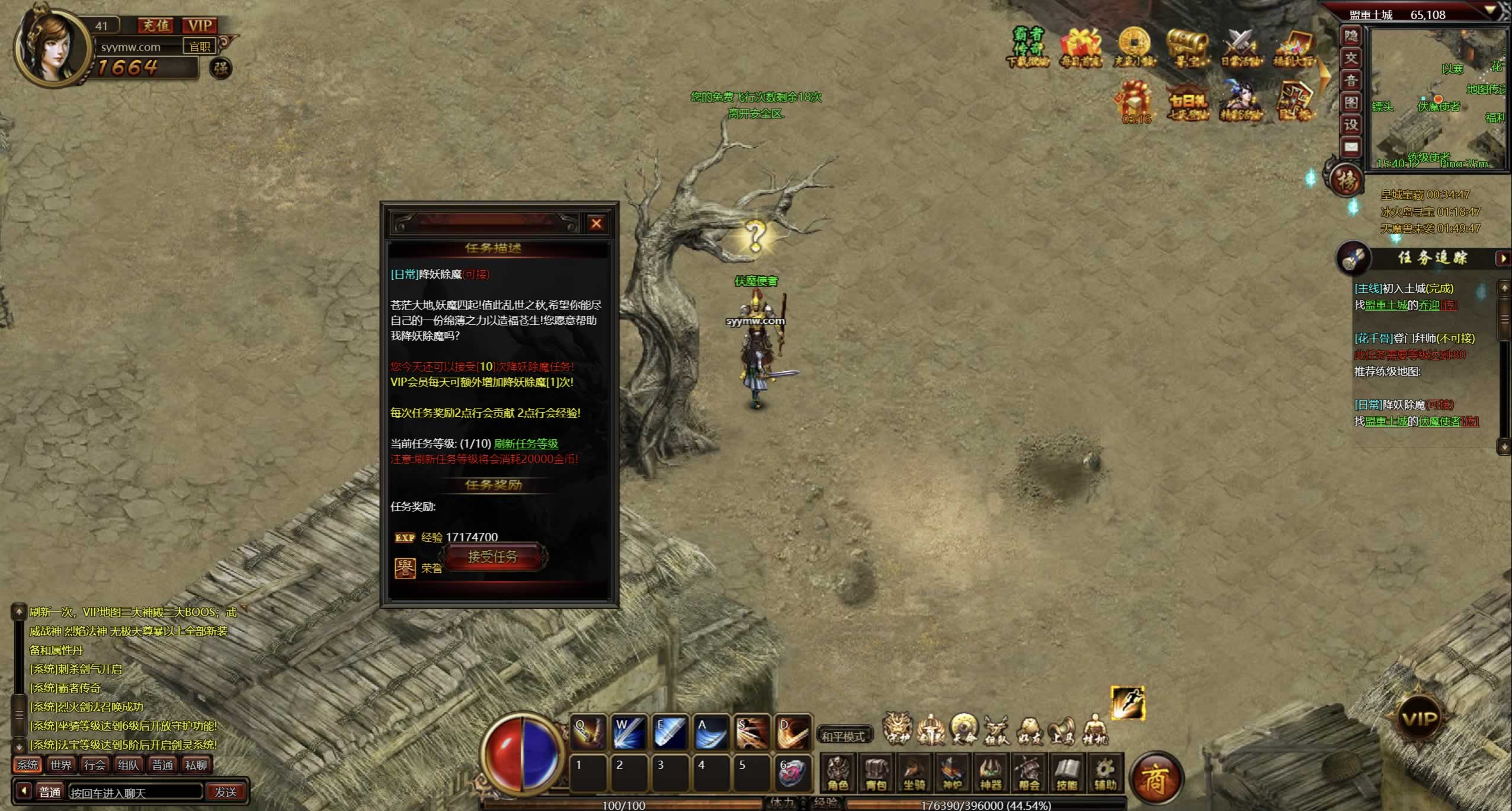
Task: Click the chat input field
Action: coord(135,792)
